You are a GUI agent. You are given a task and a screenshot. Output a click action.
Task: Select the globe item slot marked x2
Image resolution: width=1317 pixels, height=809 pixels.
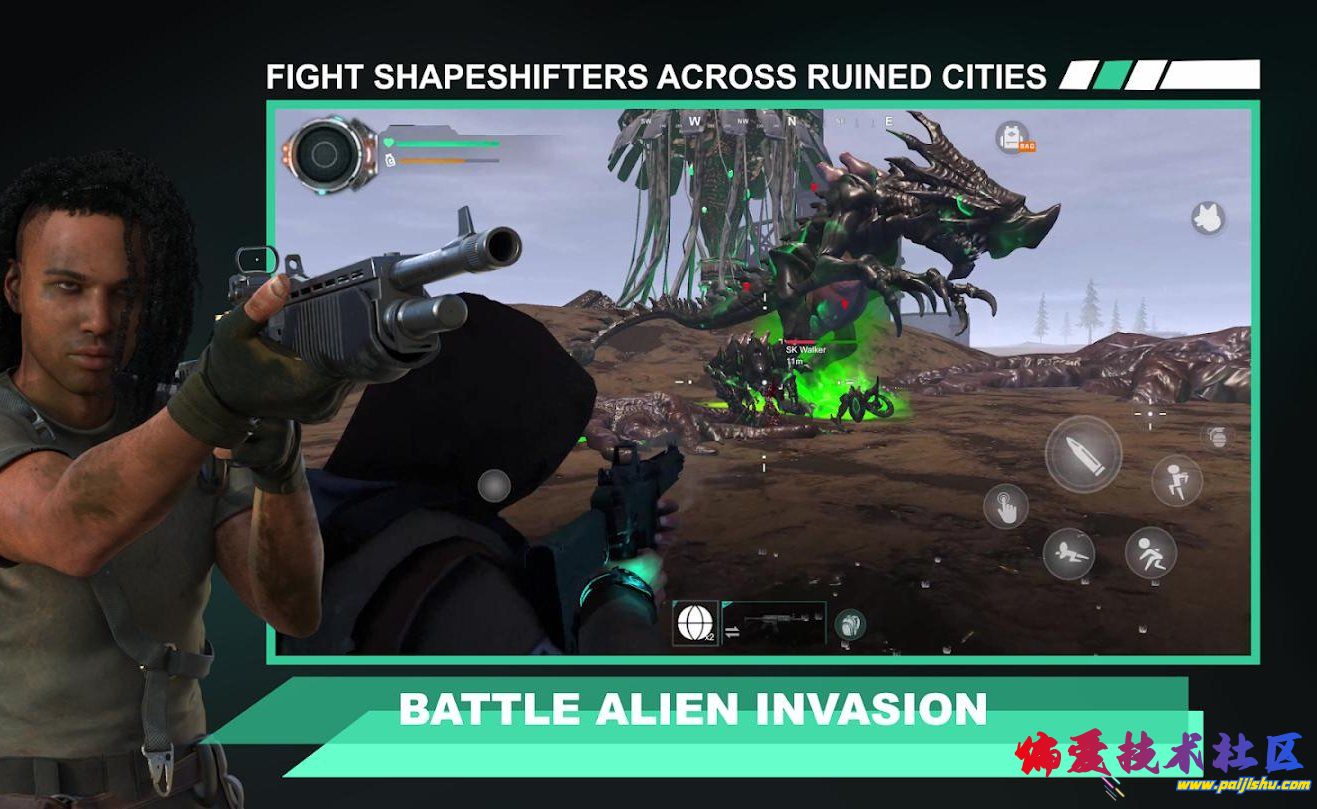point(695,622)
